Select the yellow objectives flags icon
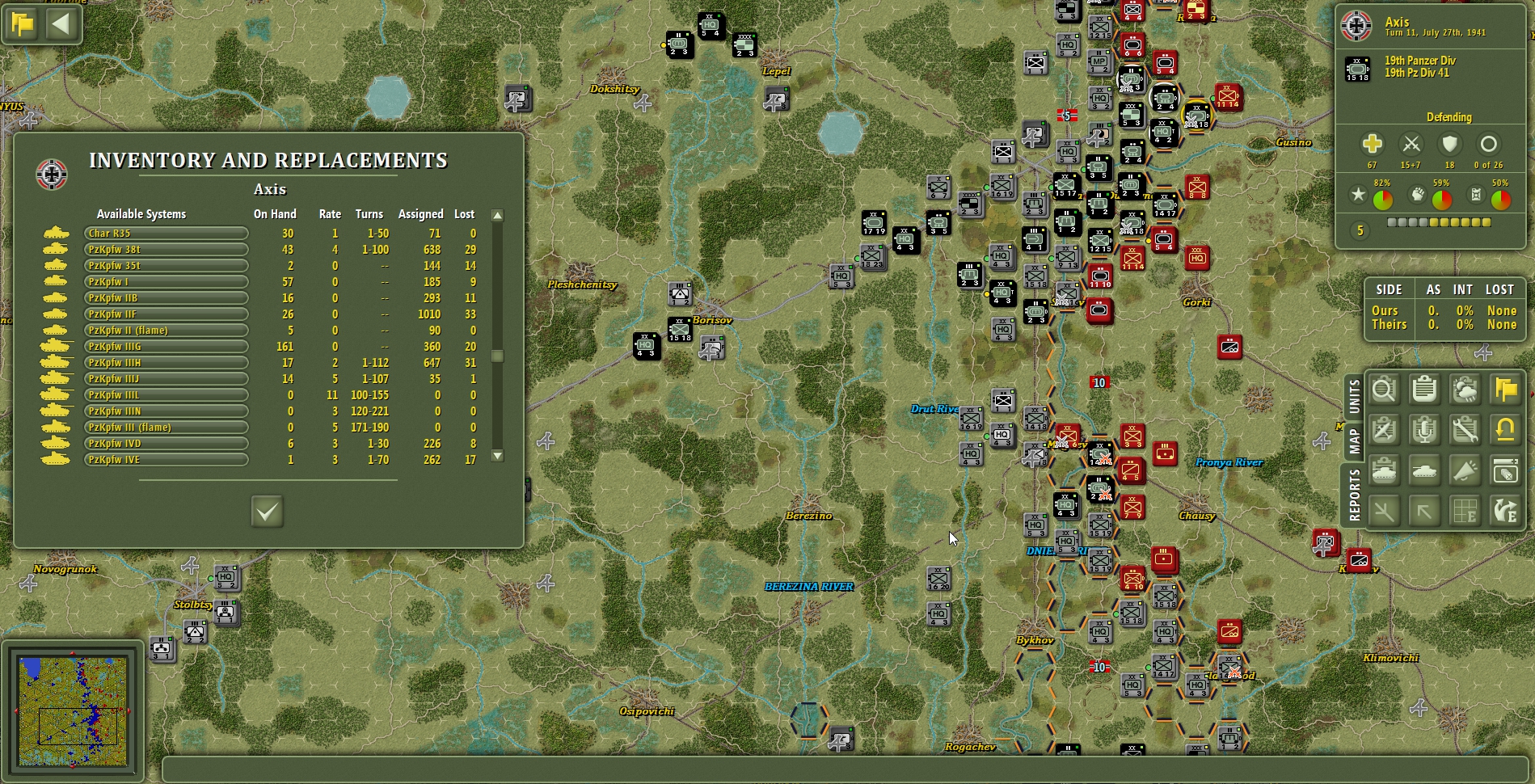Screen dimensions: 1535x784 click(1505, 390)
